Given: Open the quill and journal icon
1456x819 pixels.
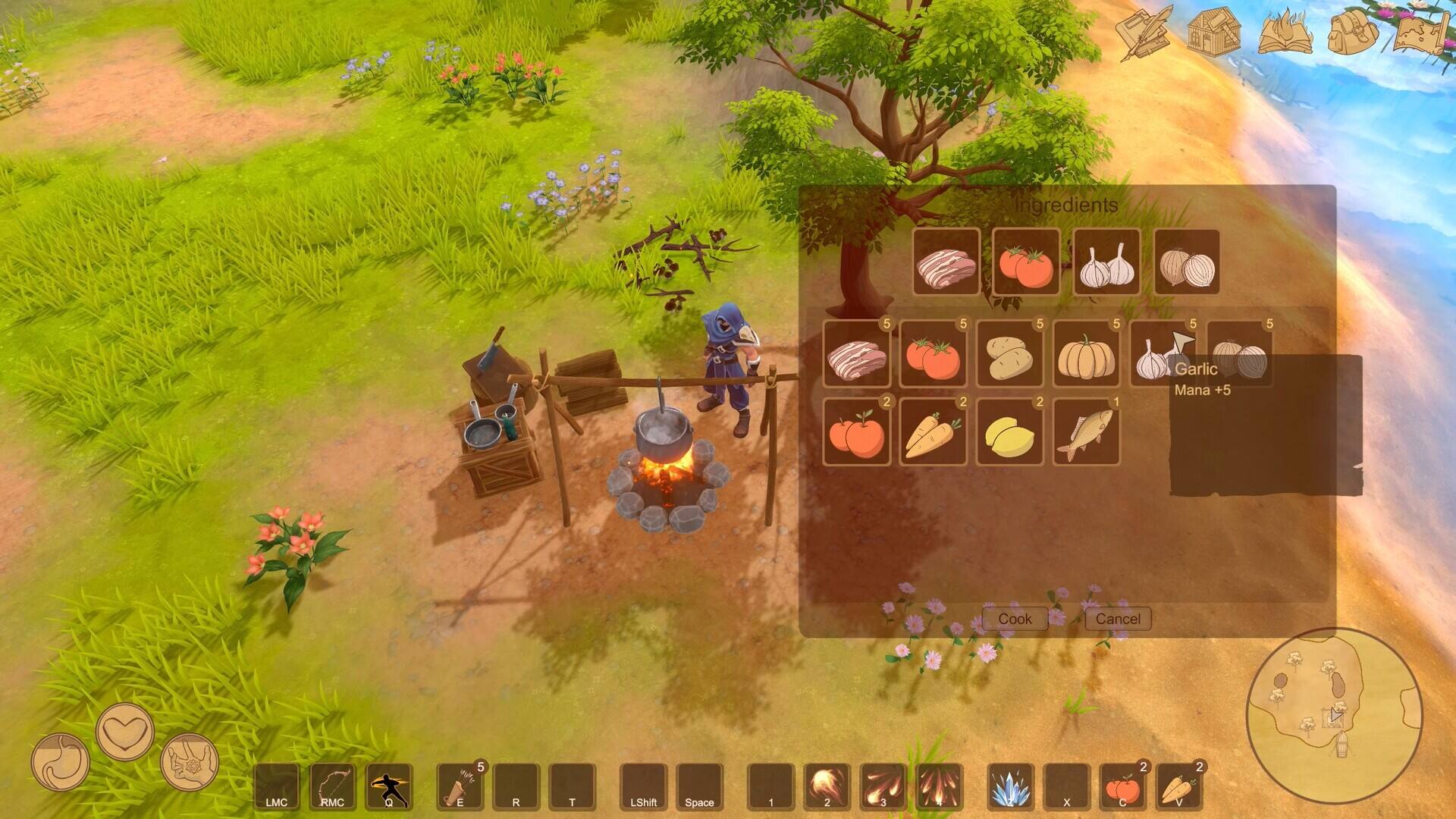Looking at the screenshot, I should (1144, 32).
